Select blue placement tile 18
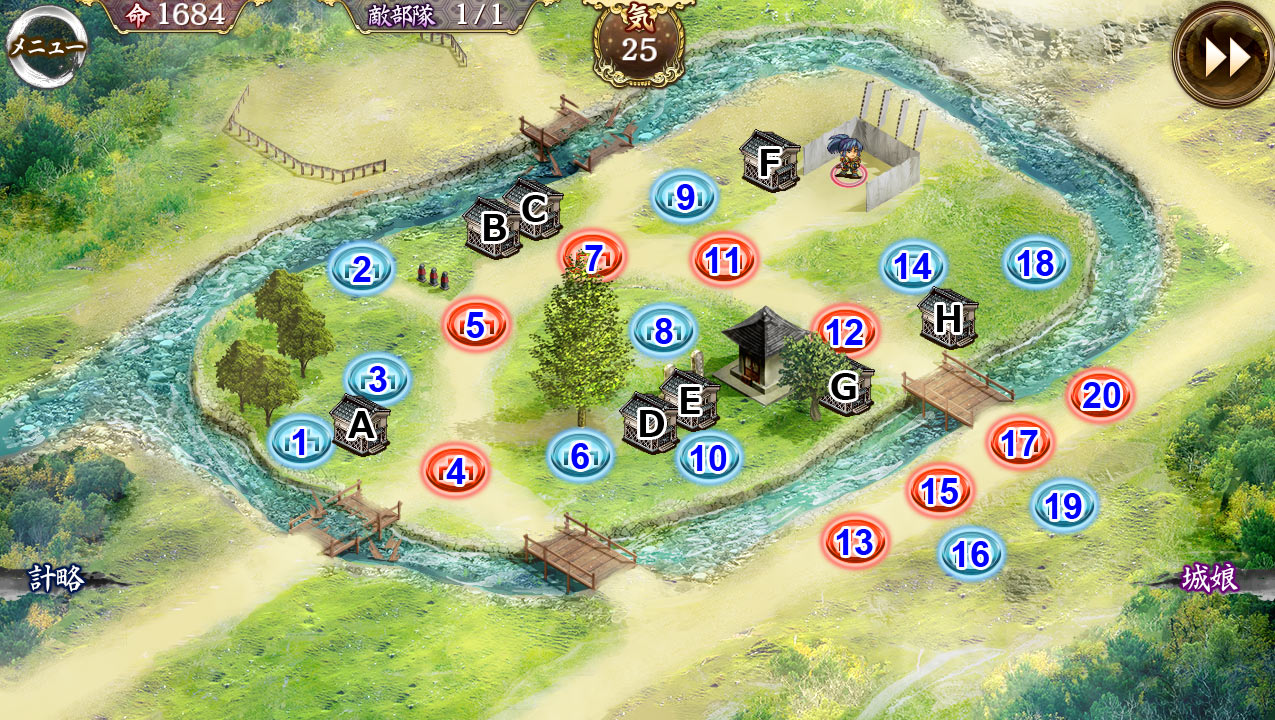Screen dimensions: 1275x720 click(x=1036, y=263)
